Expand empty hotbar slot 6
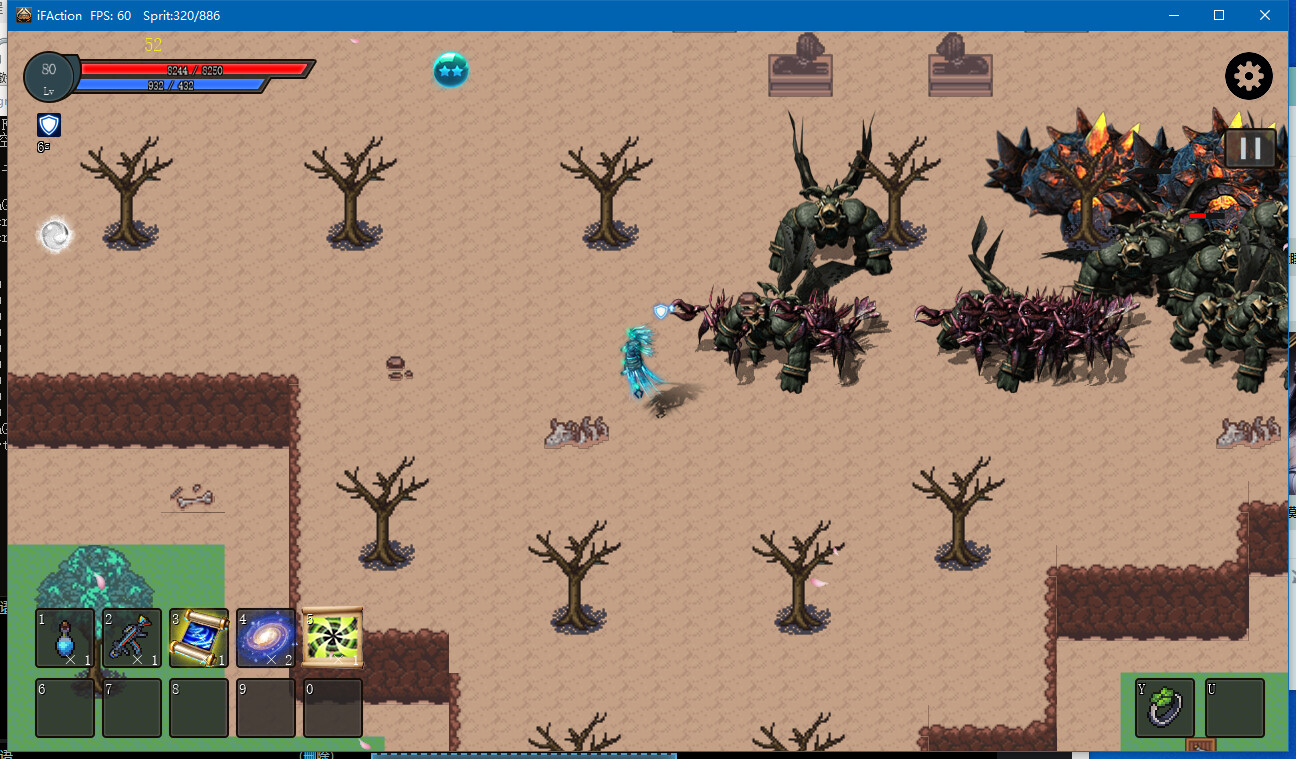This screenshot has width=1296, height=759. coord(65,708)
